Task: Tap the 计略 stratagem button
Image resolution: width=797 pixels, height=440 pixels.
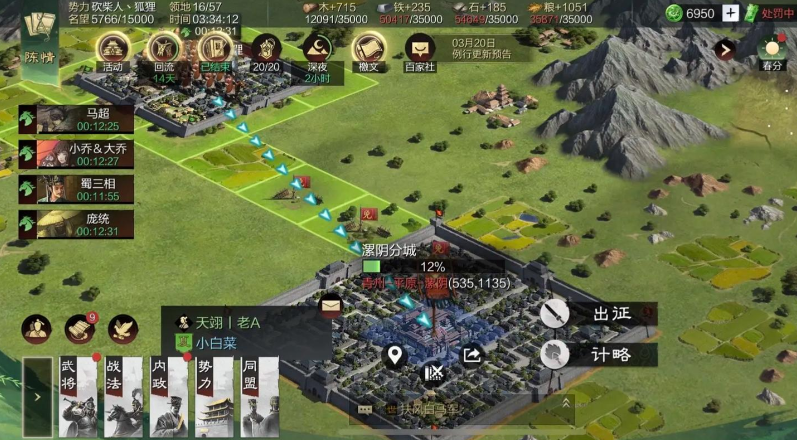Action: tap(598, 354)
